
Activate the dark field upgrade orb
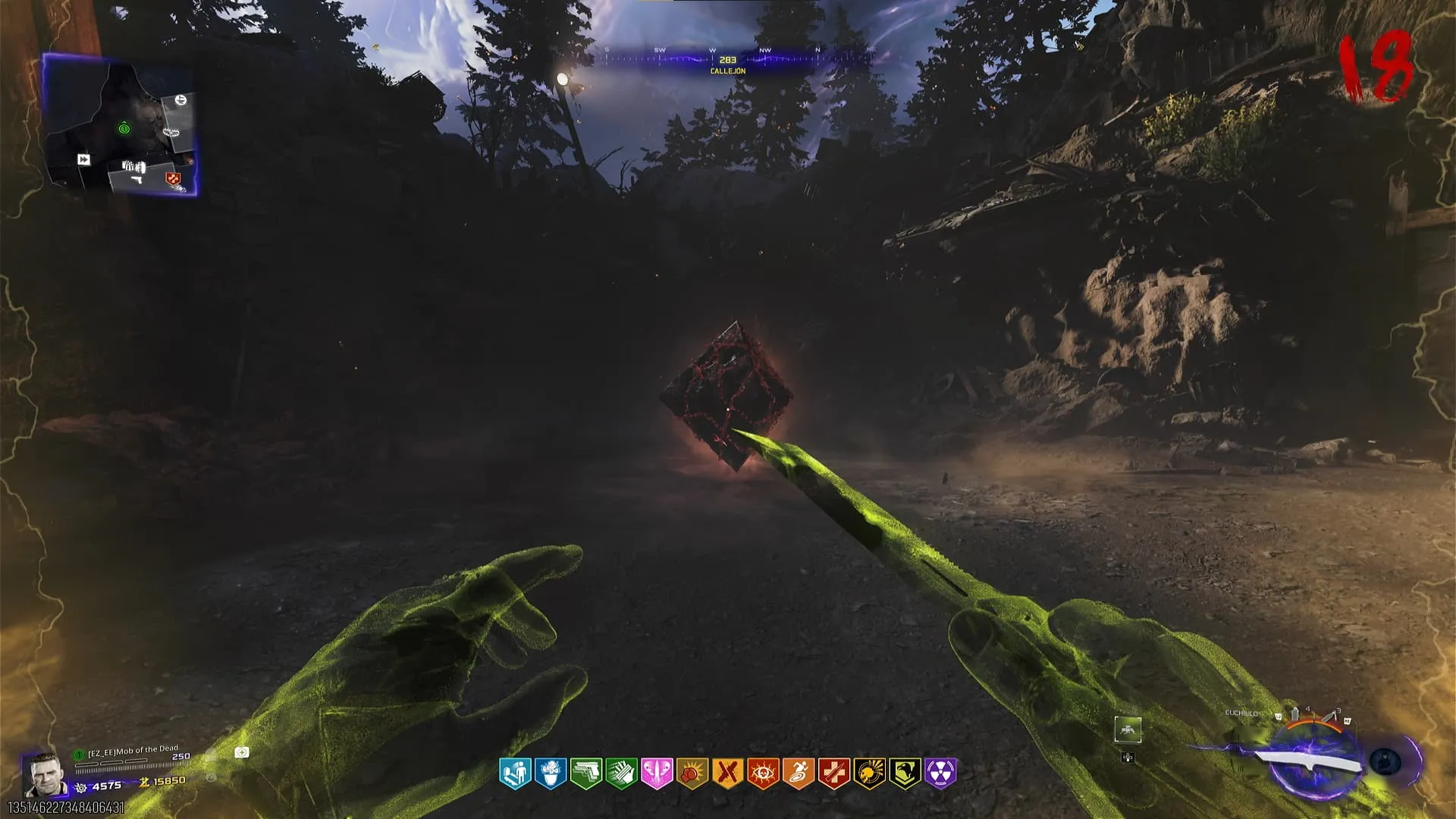(1385, 762)
